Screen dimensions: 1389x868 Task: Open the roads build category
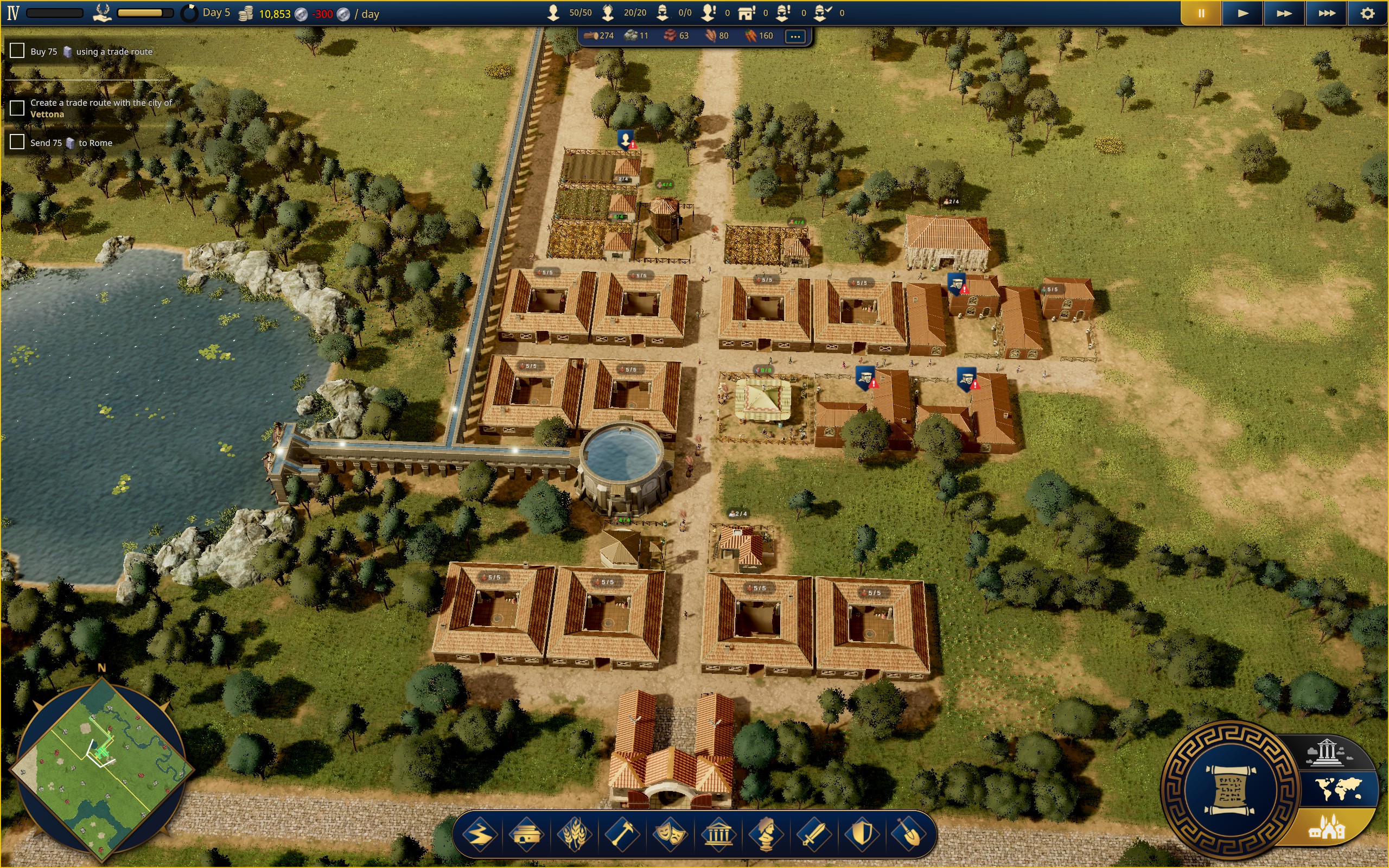(x=479, y=834)
